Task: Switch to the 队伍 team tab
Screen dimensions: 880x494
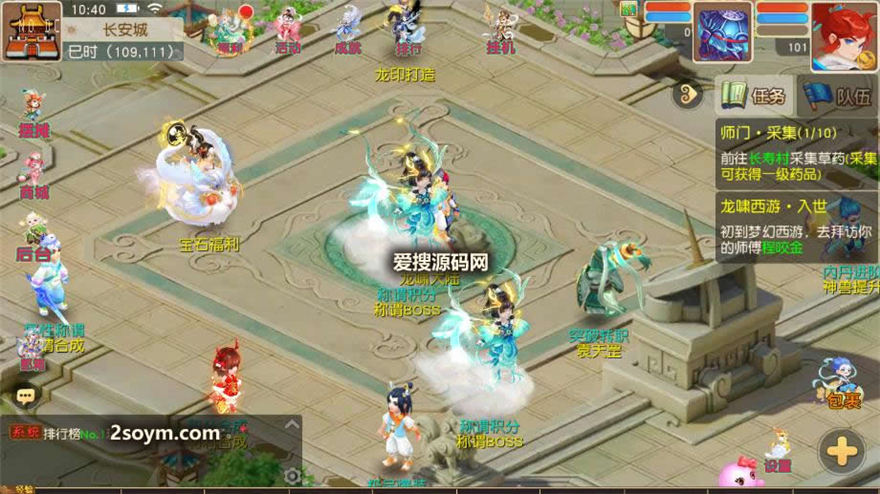Action: (838, 97)
